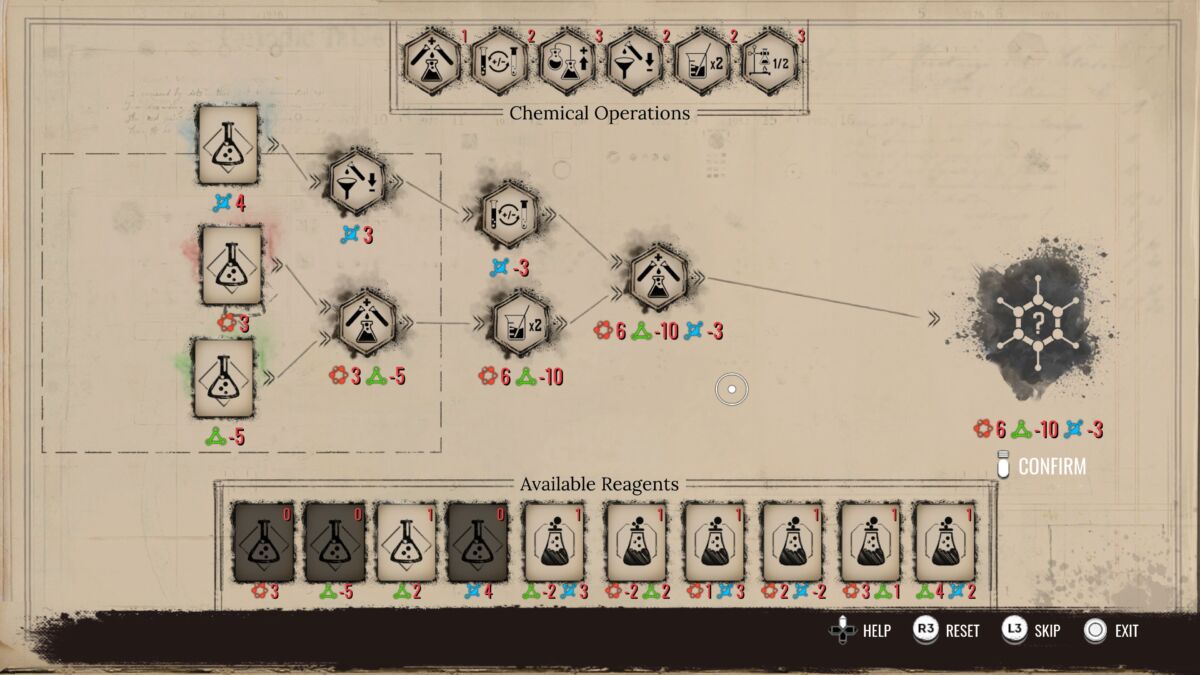
Task: Choose the red 2 blue -2 reagent
Action: click(791, 542)
